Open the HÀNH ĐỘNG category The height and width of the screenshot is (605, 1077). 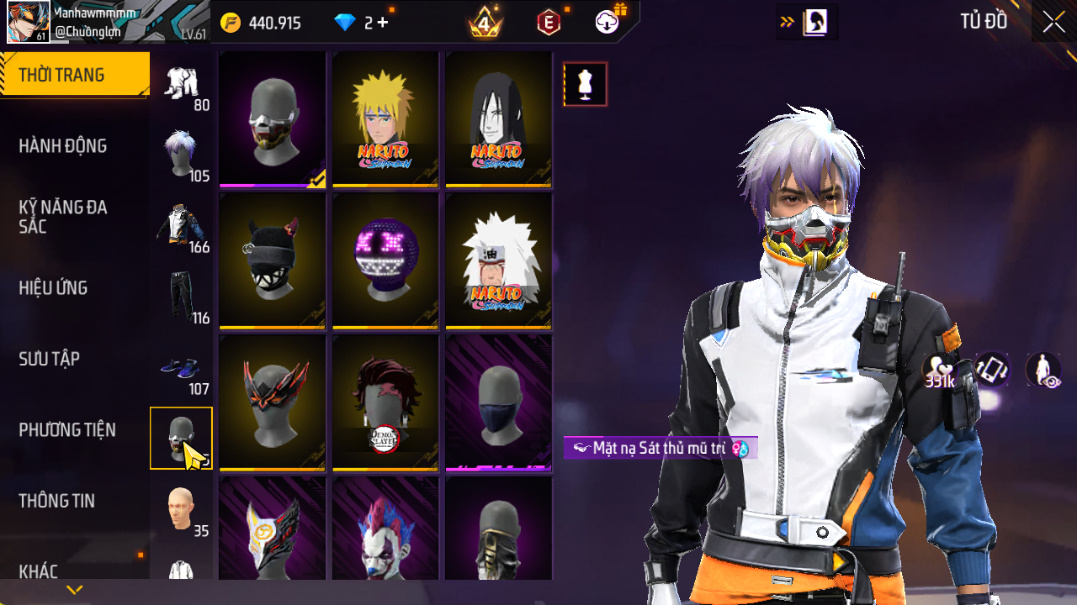63,146
